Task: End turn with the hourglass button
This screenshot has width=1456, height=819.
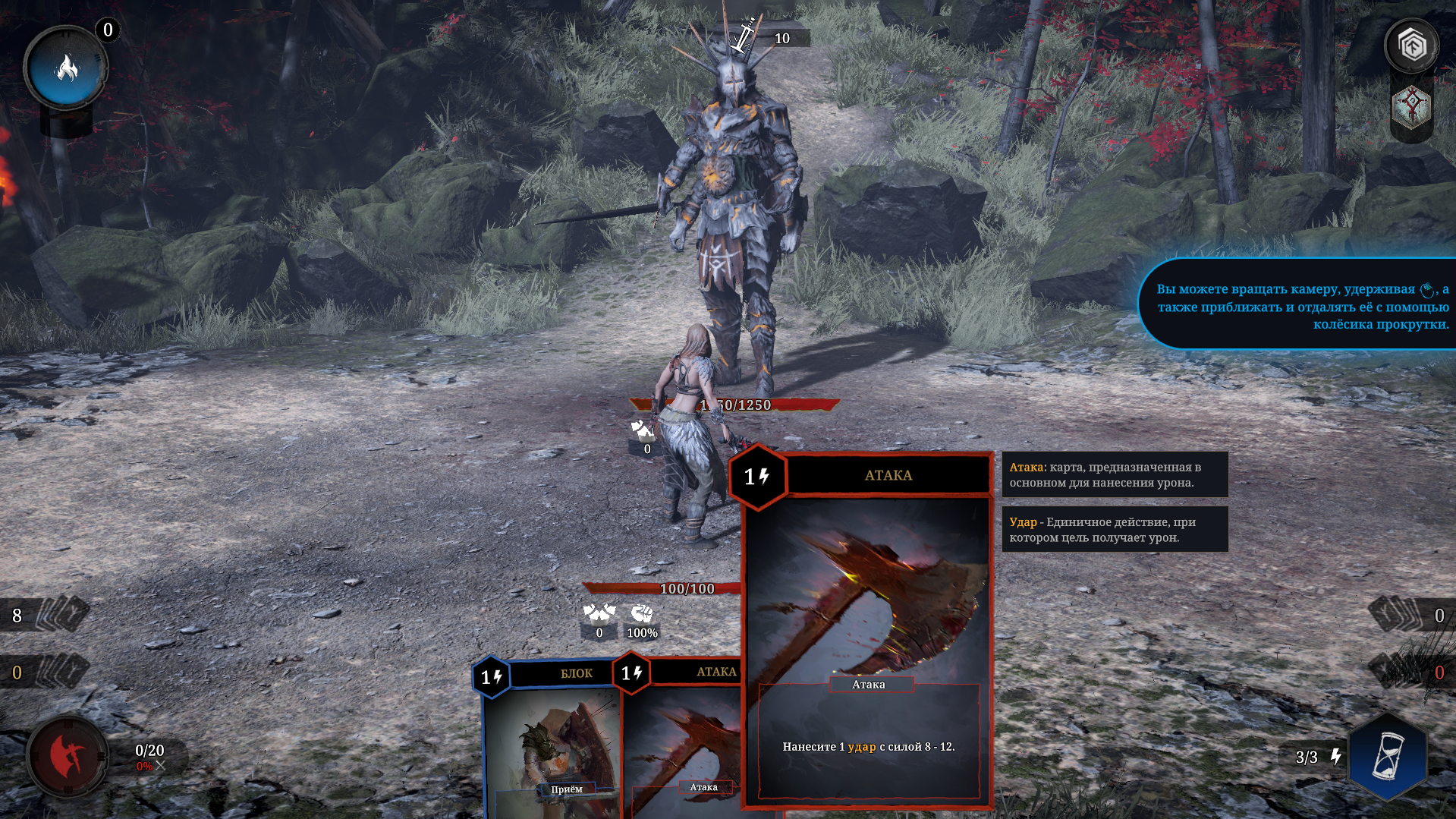Action: click(1388, 757)
